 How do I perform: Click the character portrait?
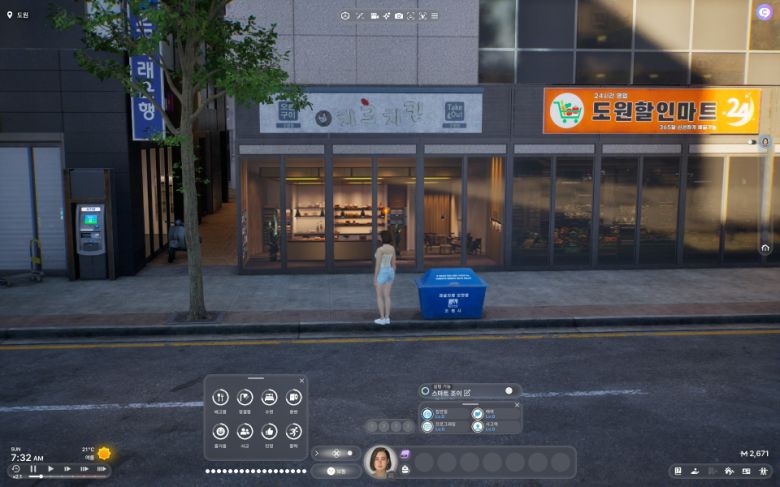[380, 461]
